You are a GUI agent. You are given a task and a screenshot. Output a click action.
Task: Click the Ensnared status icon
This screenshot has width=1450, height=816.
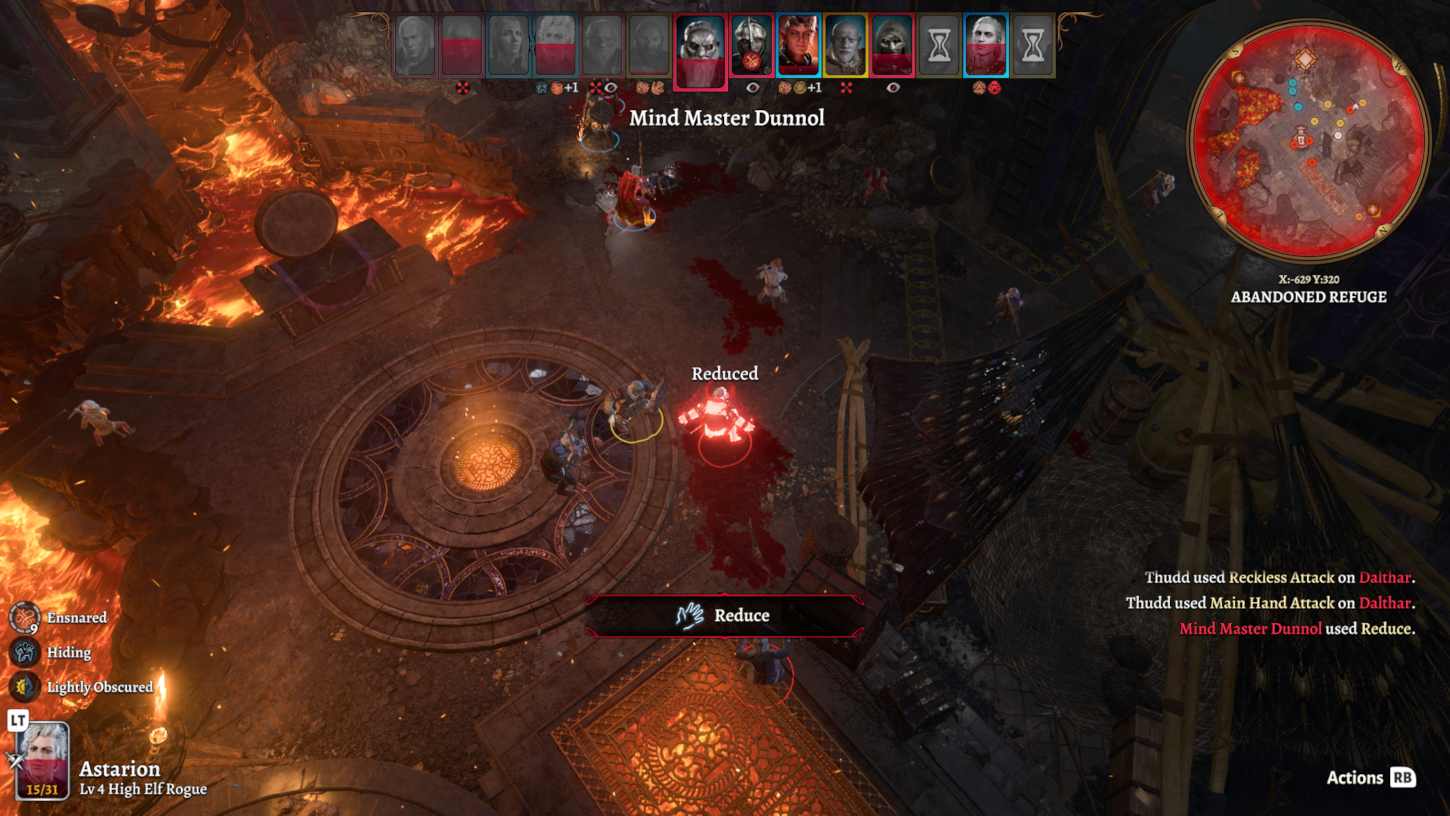pos(25,618)
